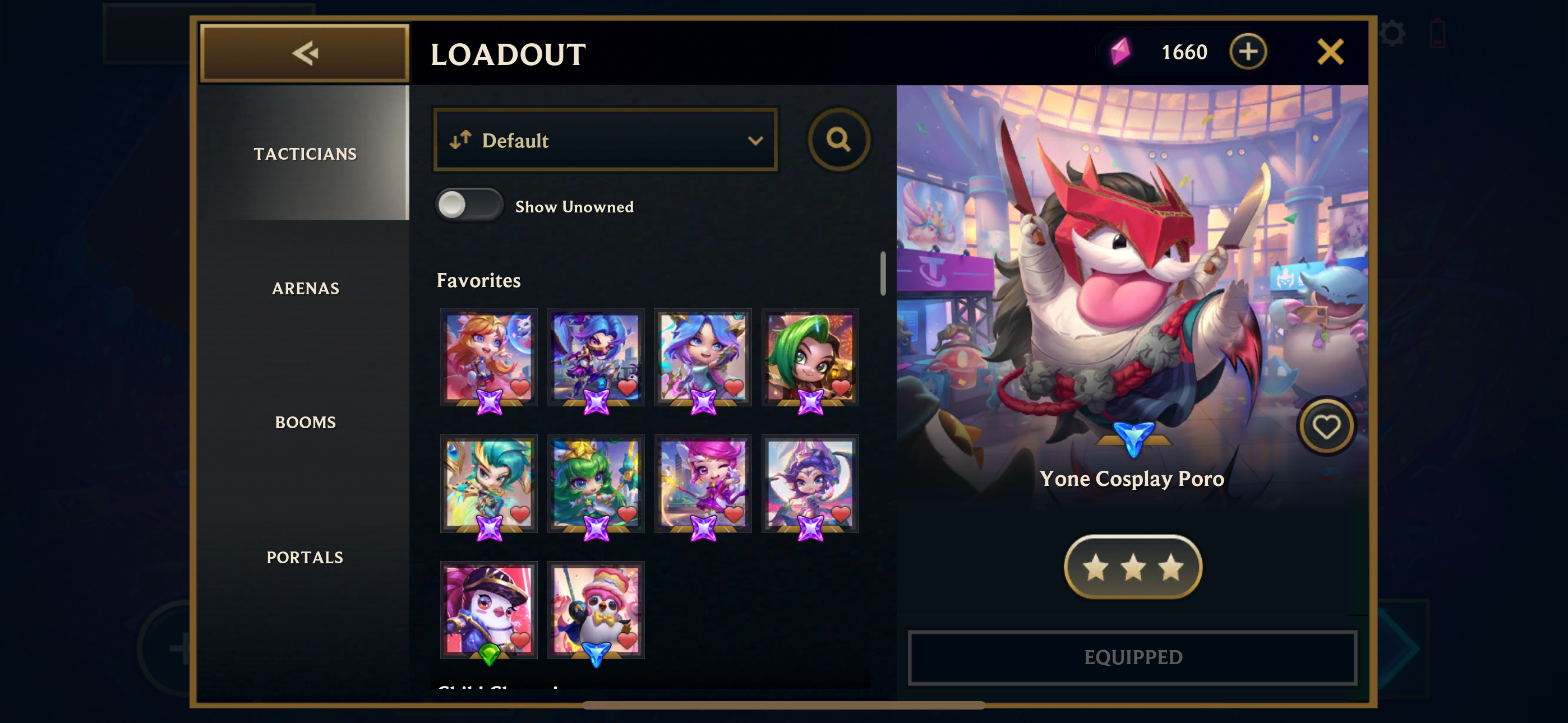Click the magnifying glass search button
1568x723 pixels.
click(x=838, y=140)
